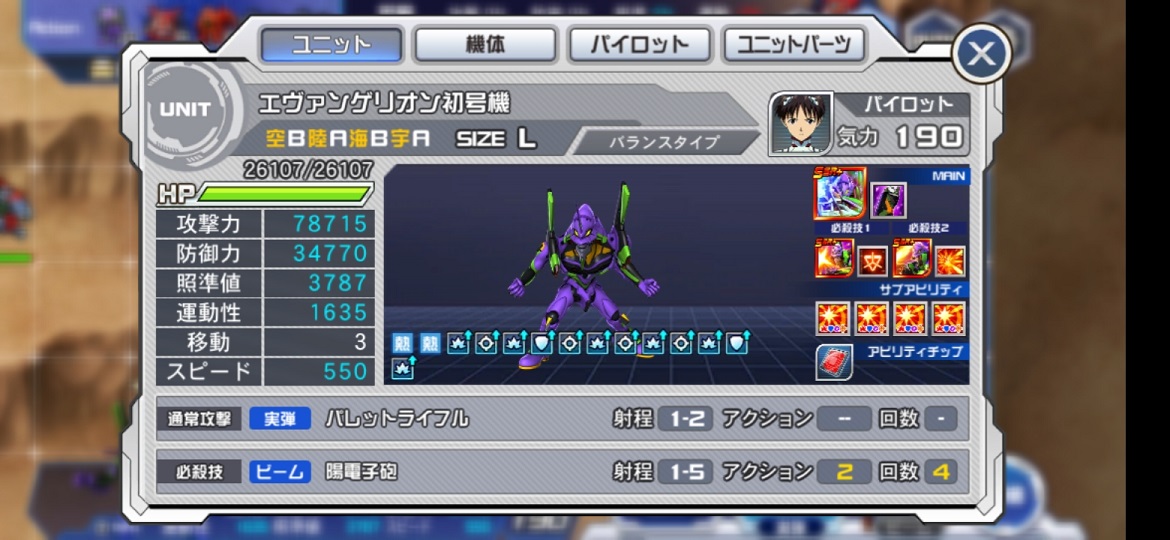Open the 機体 tab
Viewport: 1170px width, 540px height.
pos(485,45)
